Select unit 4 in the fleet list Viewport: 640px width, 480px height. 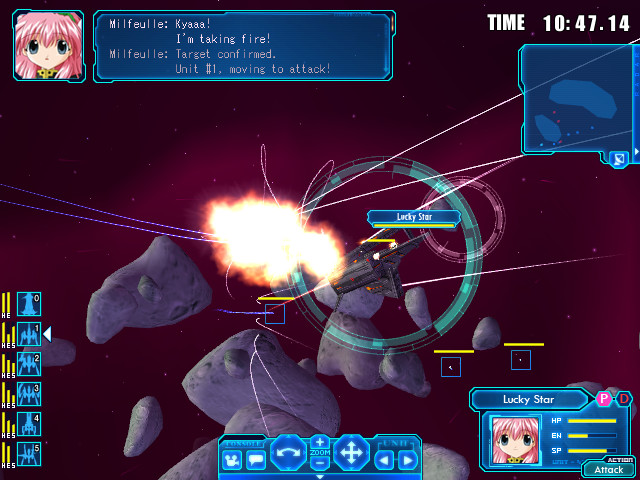point(29,424)
